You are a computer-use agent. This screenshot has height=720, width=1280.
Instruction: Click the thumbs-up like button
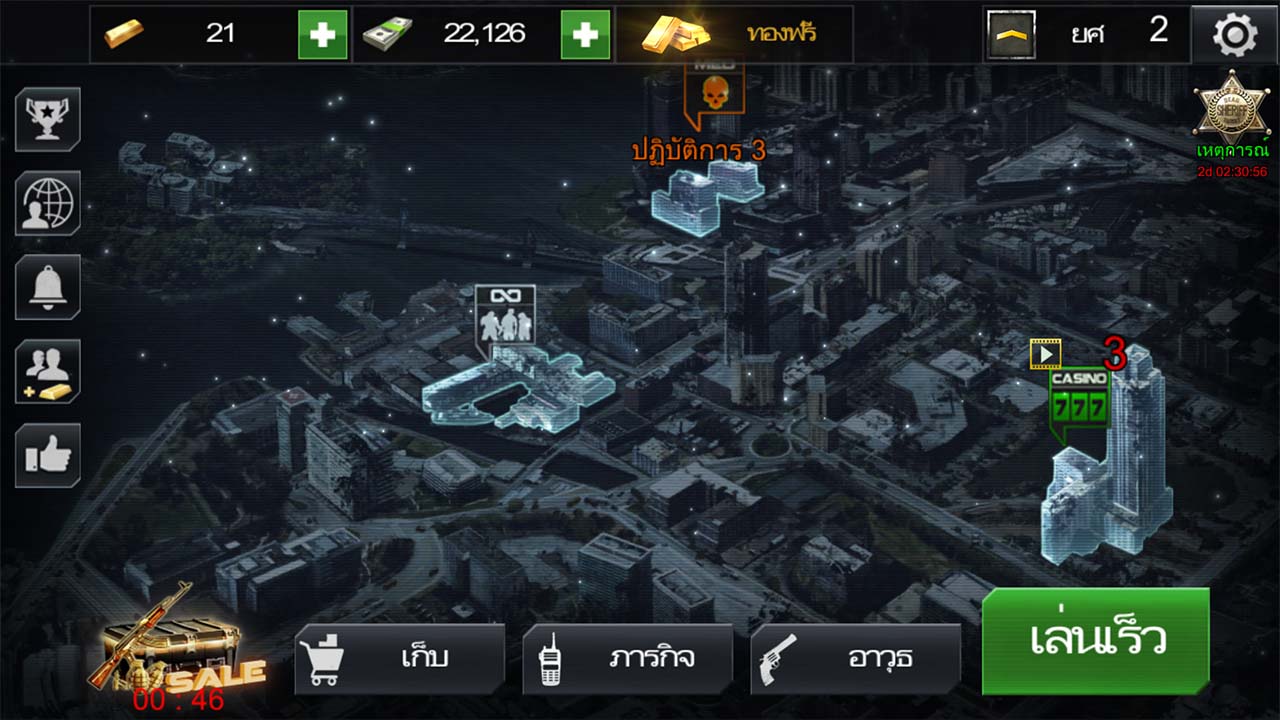pos(48,456)
